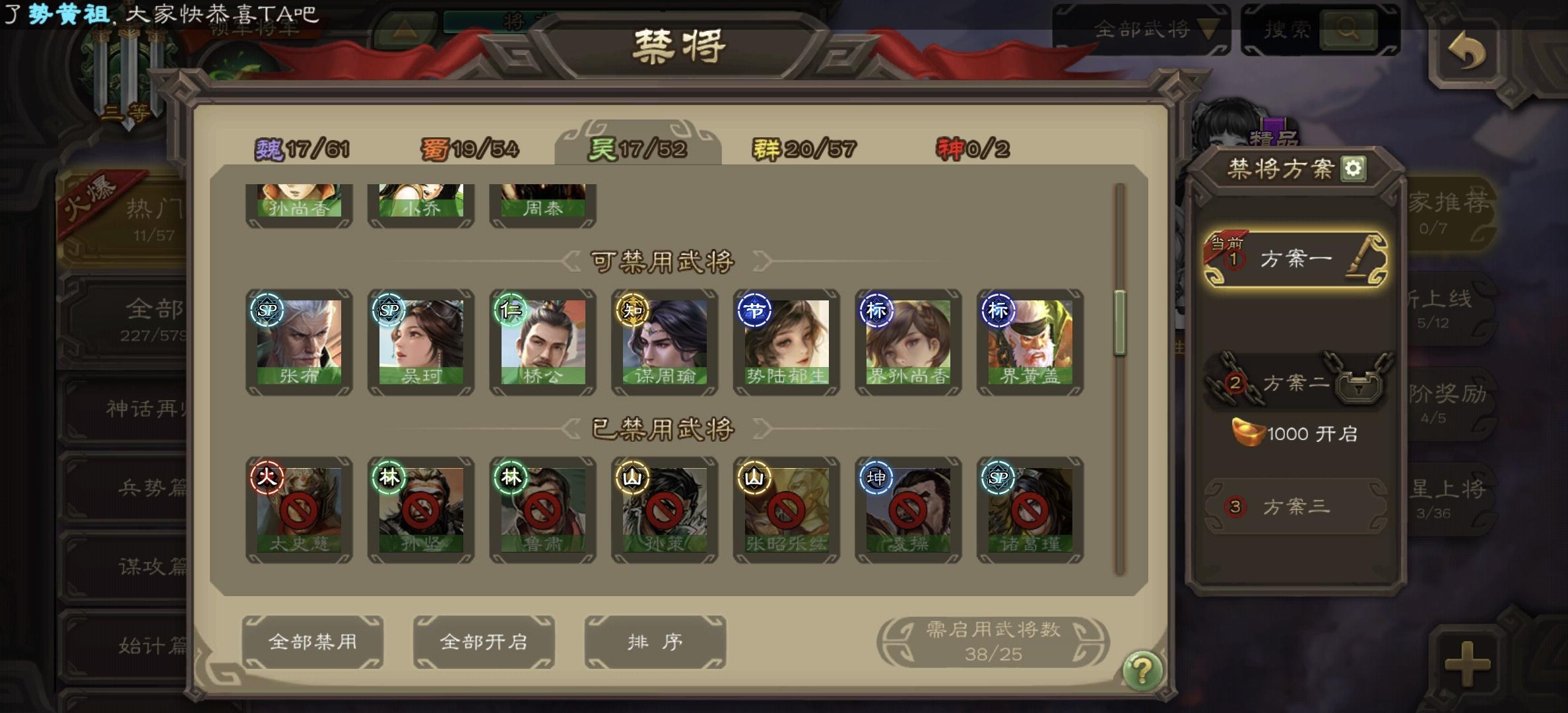Unban 太史慈 by clicking his portrait
This screenshot has width=1568, height=713.
click(x=298, y=510)
